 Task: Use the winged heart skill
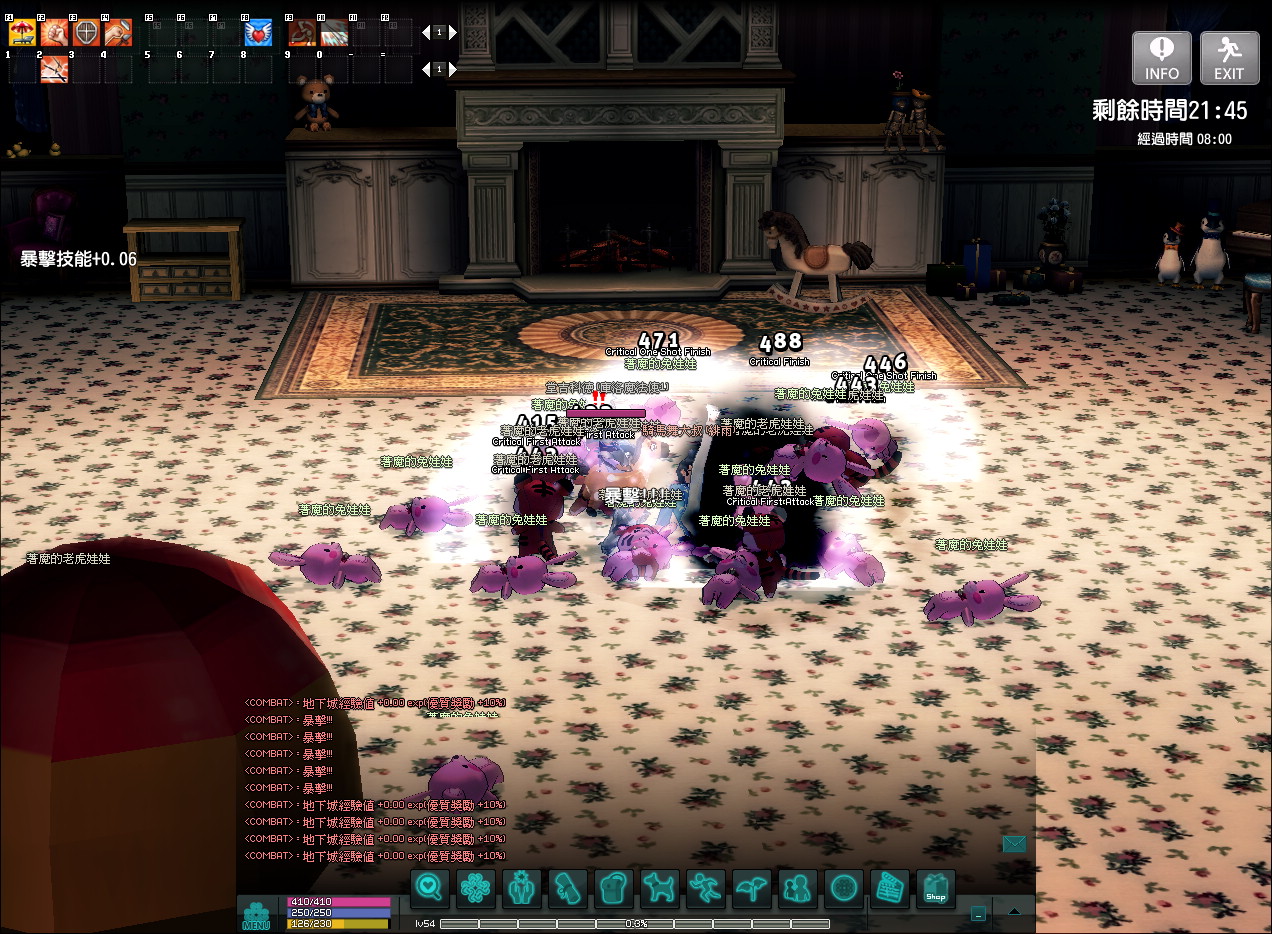[x=258, y=33]
